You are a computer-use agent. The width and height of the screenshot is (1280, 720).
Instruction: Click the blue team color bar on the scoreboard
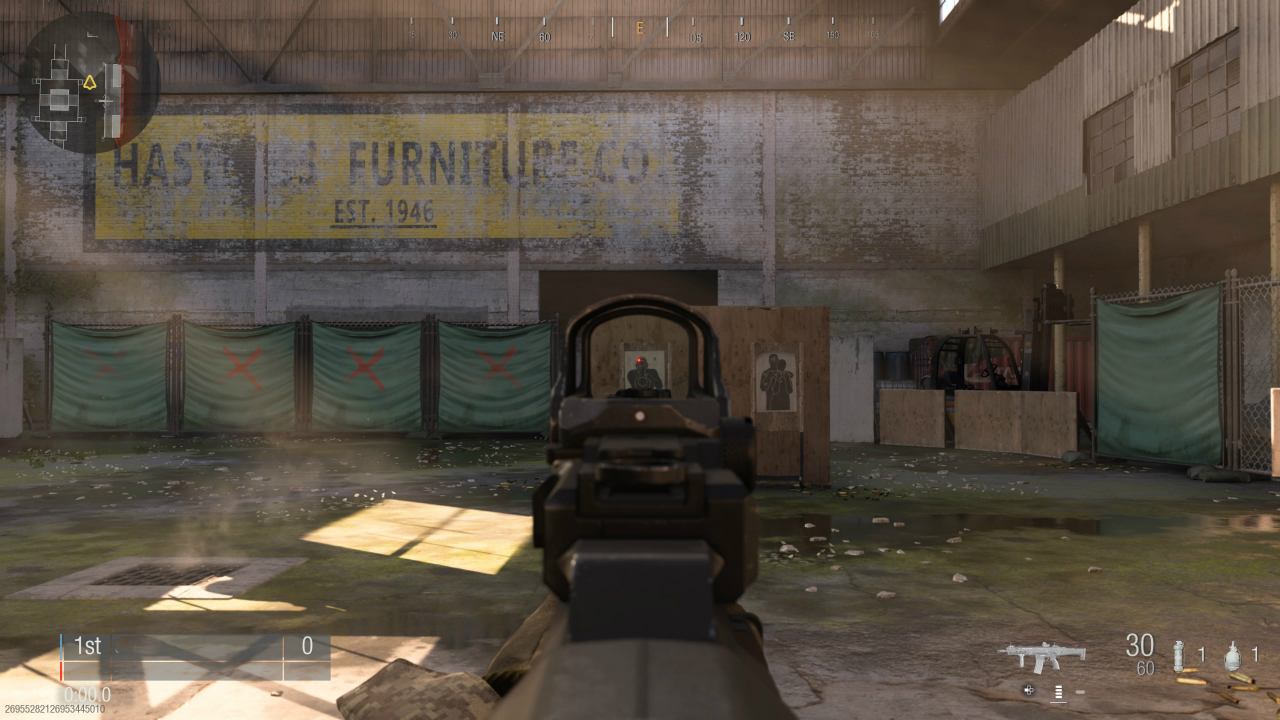click(63, 647)
